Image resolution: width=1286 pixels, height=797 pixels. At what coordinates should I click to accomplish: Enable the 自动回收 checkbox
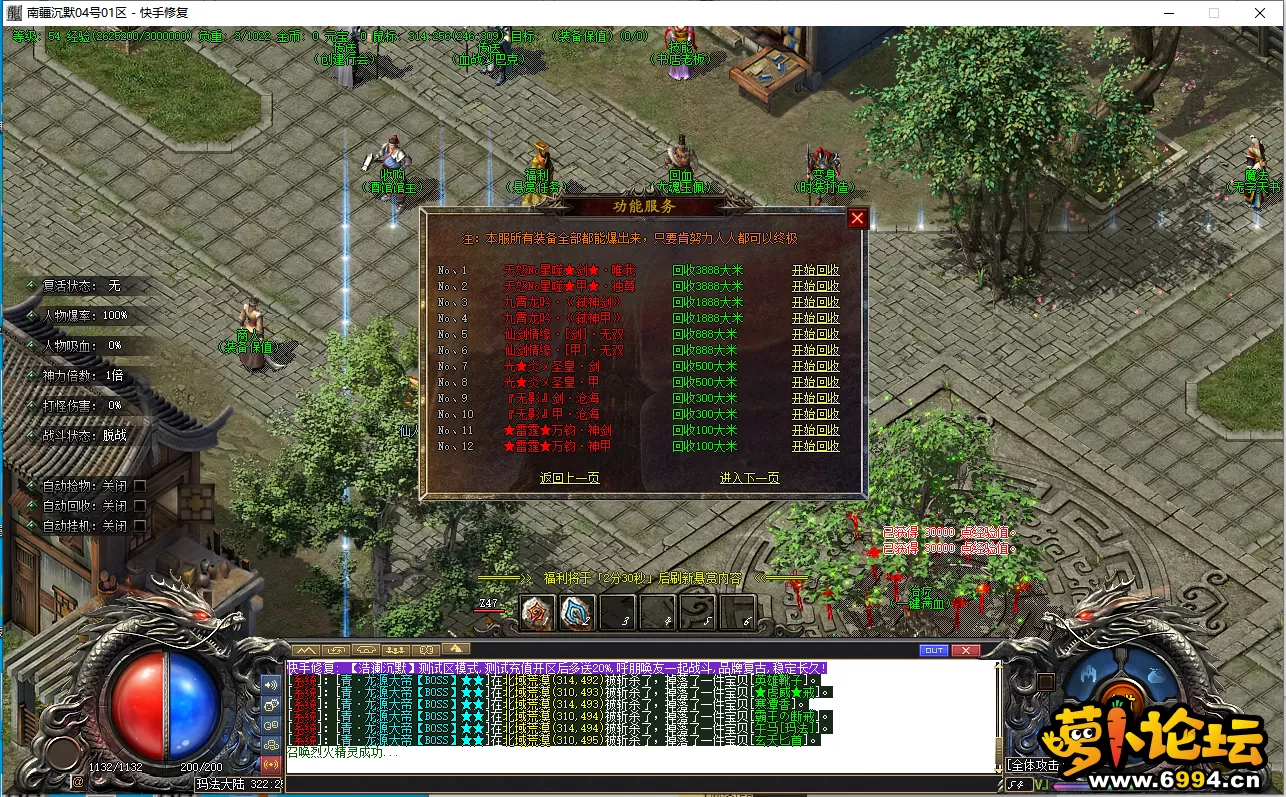pos(140,506)
